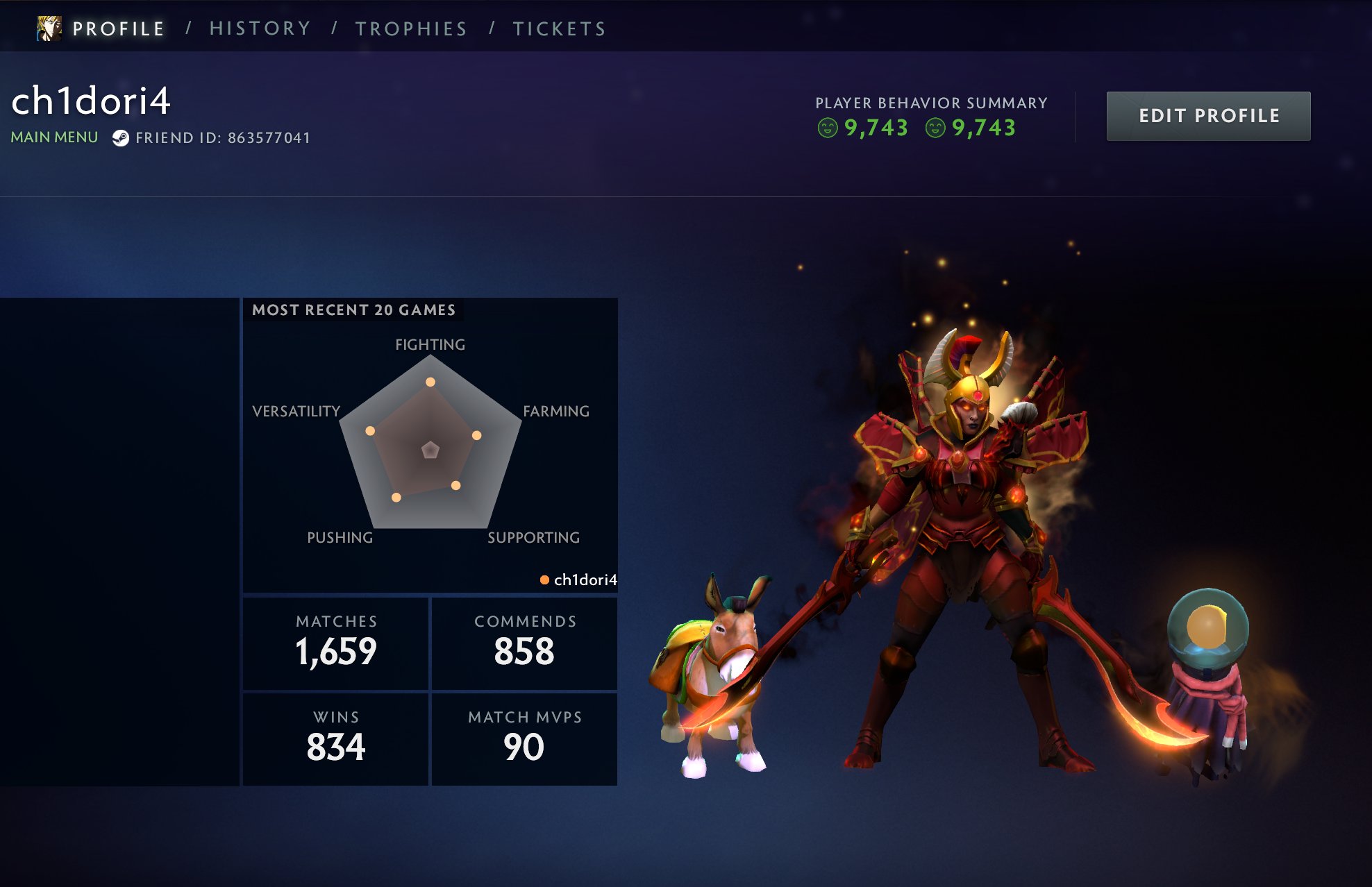The width and height of the screenshot is (1372, 887).
Task: Click the first green behavior smiley icon
Action: pyautogui.click(x=828, y=128)
